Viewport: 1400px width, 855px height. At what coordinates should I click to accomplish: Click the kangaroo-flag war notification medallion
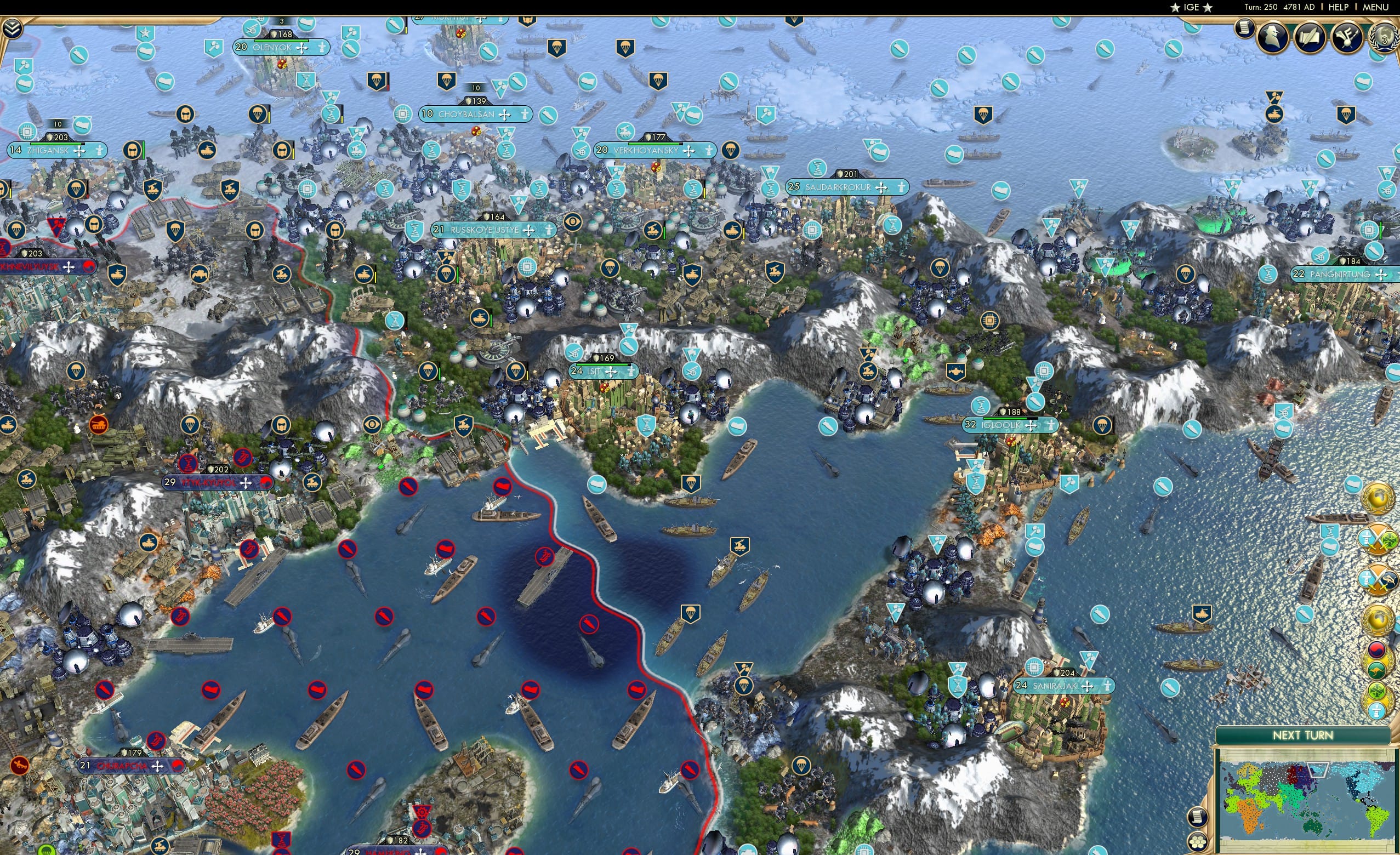click(1378, 669)
